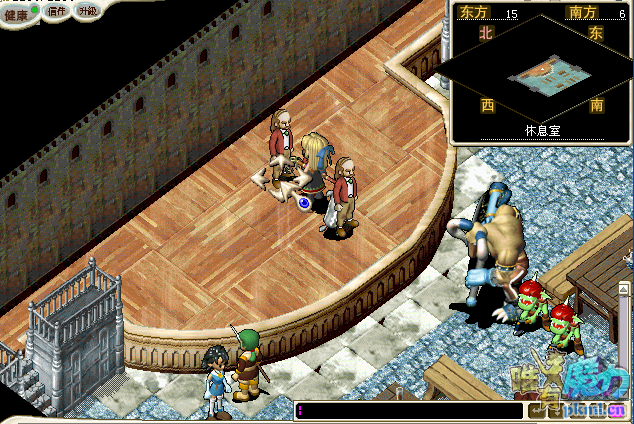Select the 北 north marker on minimap

pos(487,32)
